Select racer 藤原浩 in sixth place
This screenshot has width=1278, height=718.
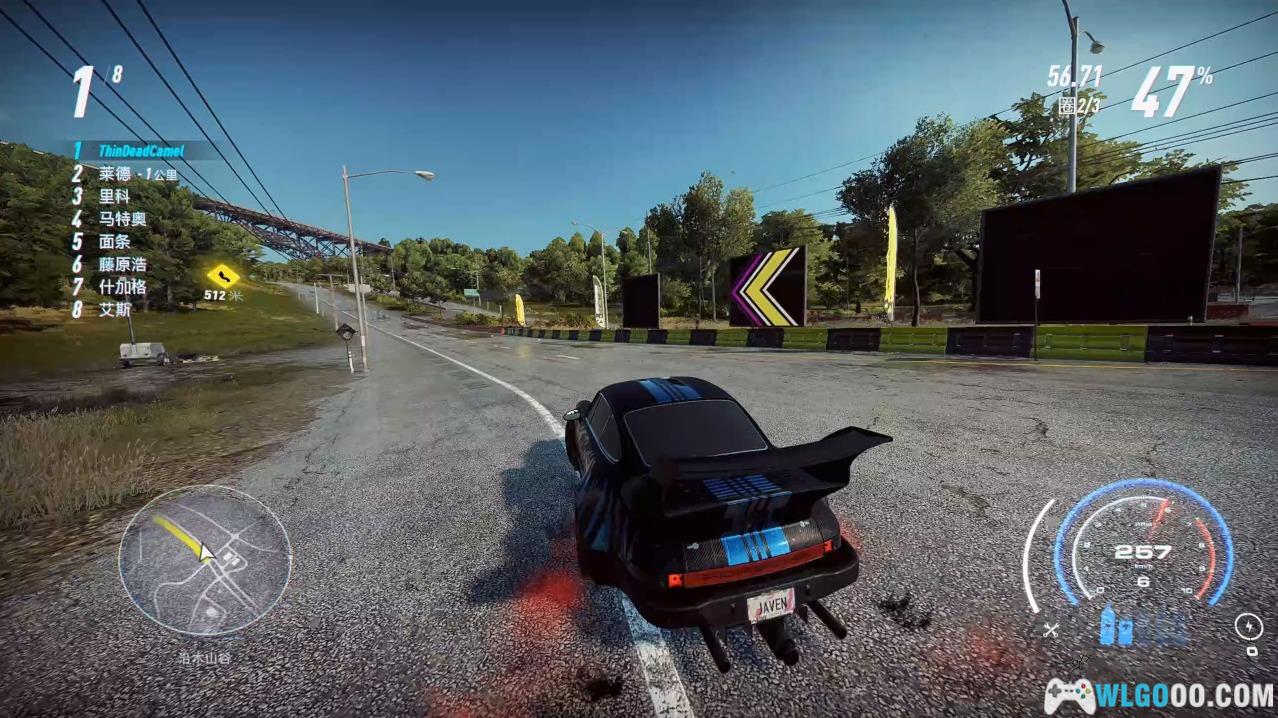tap(122, 265)
